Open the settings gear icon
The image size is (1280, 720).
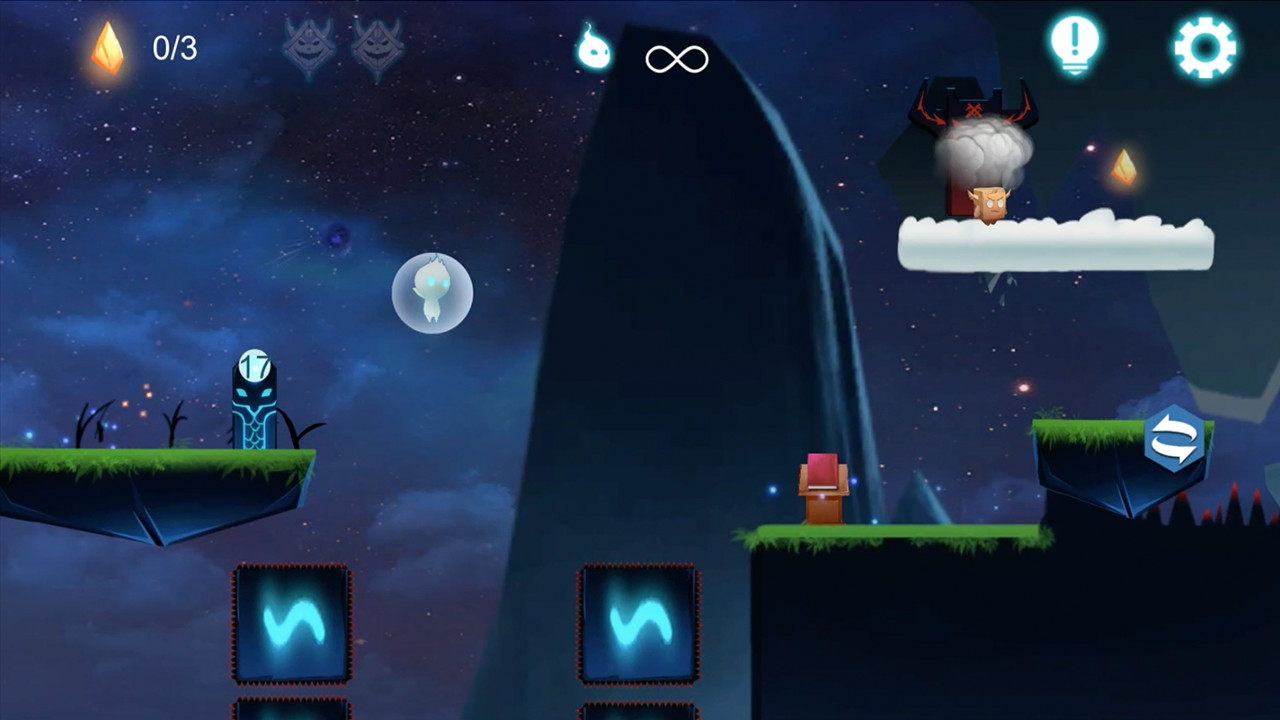pos(1204,44)
